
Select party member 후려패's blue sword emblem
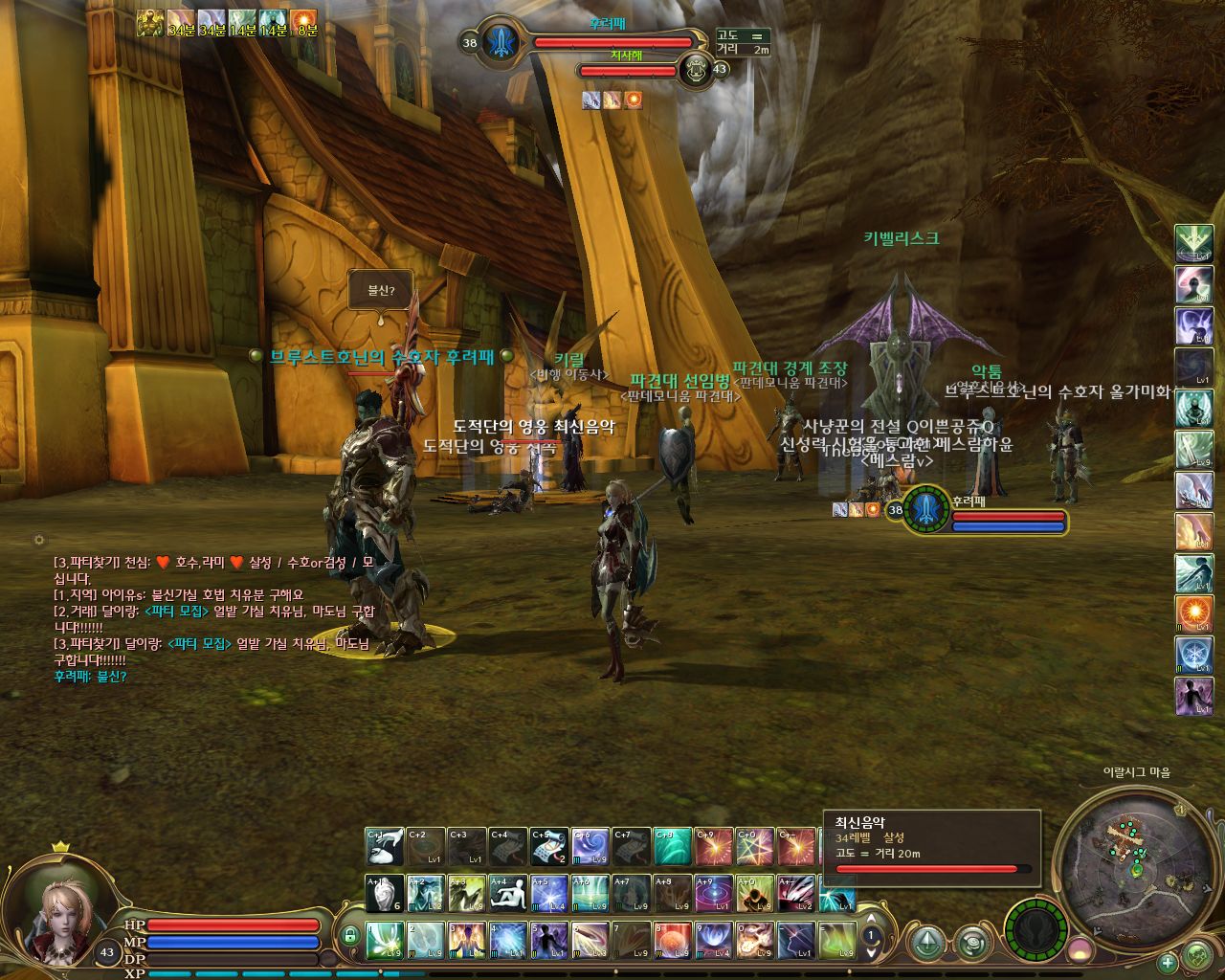click(925, 509)
